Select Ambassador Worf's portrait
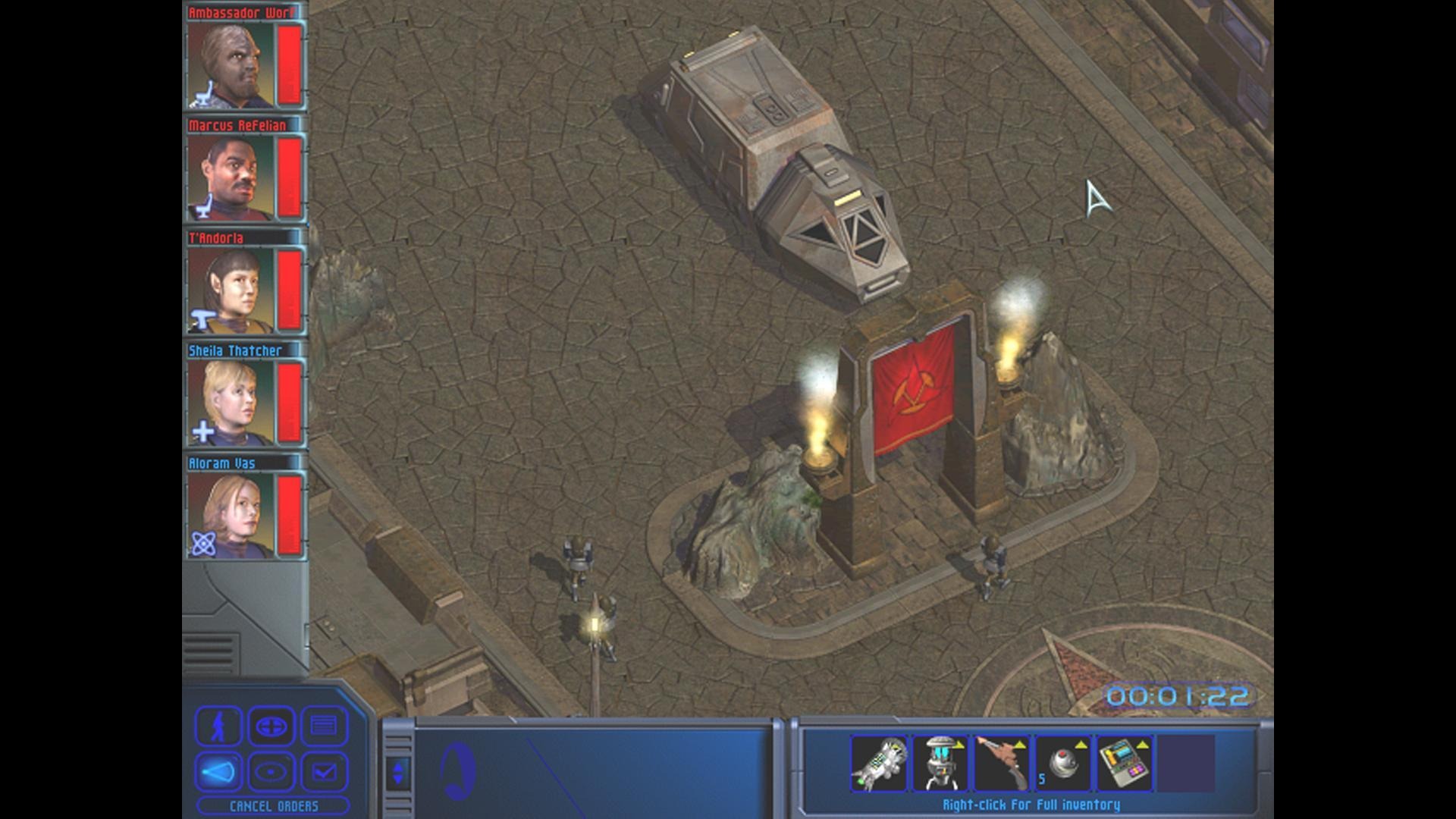This screenshot has width=1456, height=819. coord(231,65)
